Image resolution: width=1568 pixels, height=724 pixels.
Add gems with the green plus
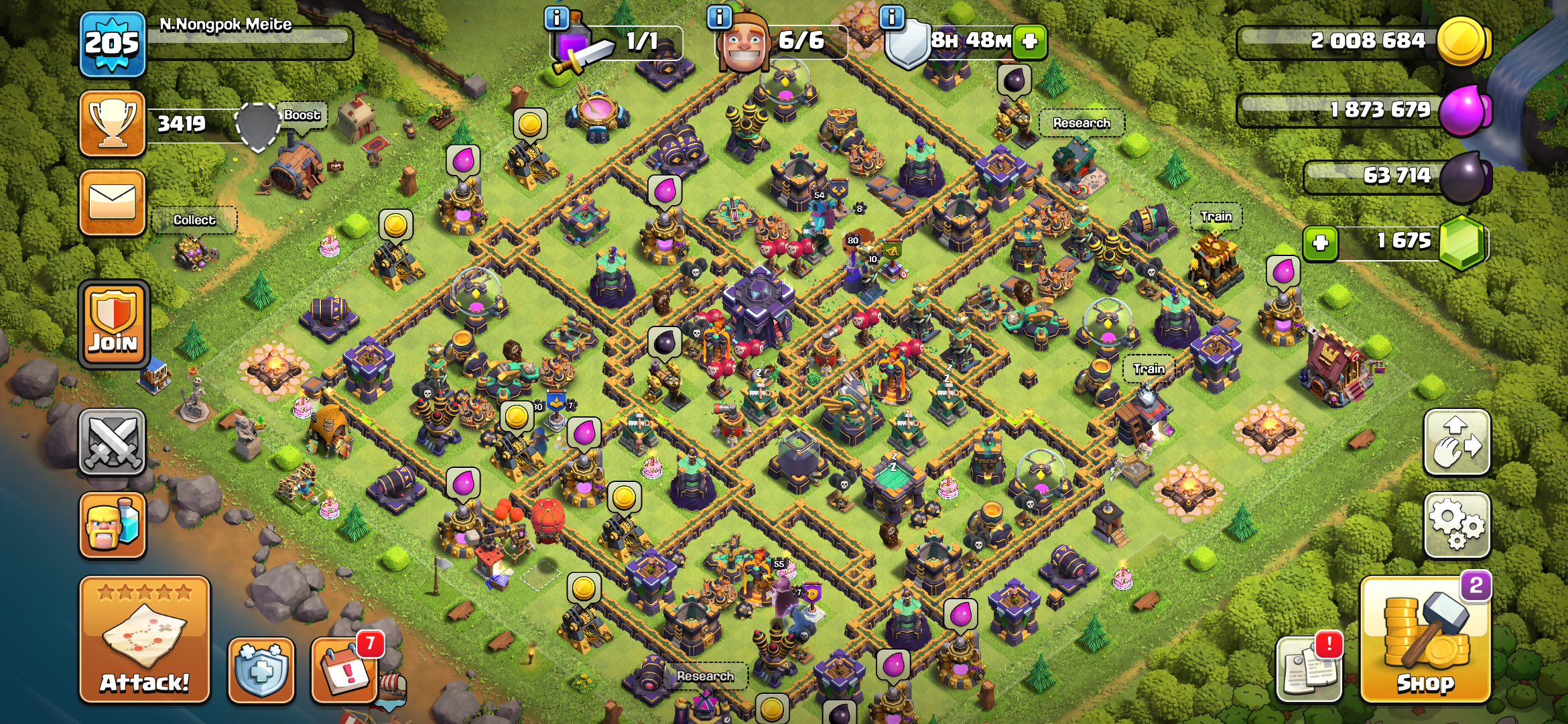(x=1320, y=243)
